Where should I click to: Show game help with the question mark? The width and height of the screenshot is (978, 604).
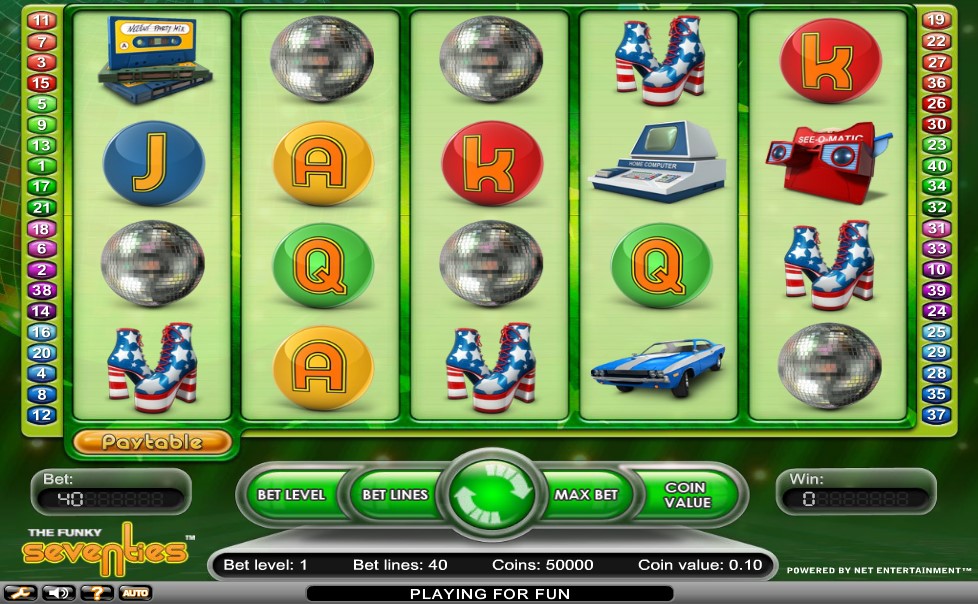95,593
